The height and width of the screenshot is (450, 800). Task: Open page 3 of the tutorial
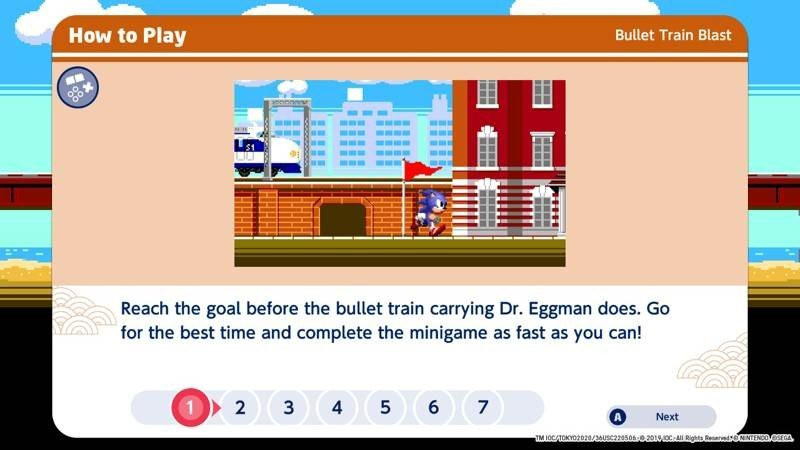pos(289,407)
